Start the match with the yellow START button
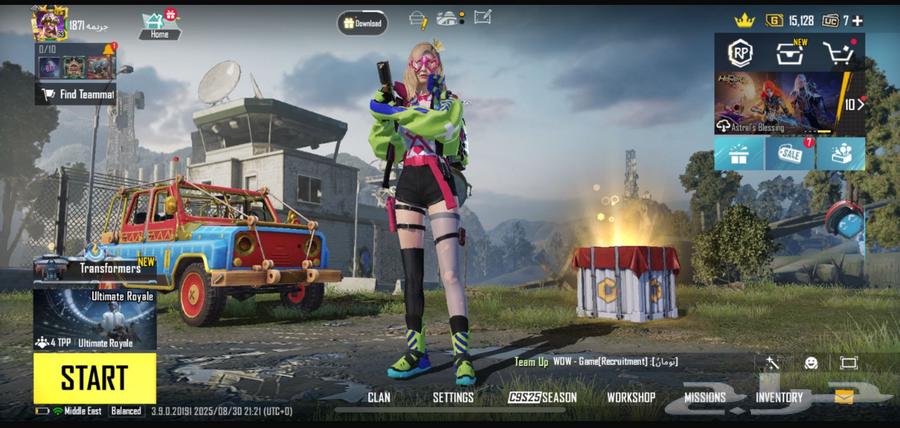The width and height of the screenshot is (900, 428). pos(95,378)
